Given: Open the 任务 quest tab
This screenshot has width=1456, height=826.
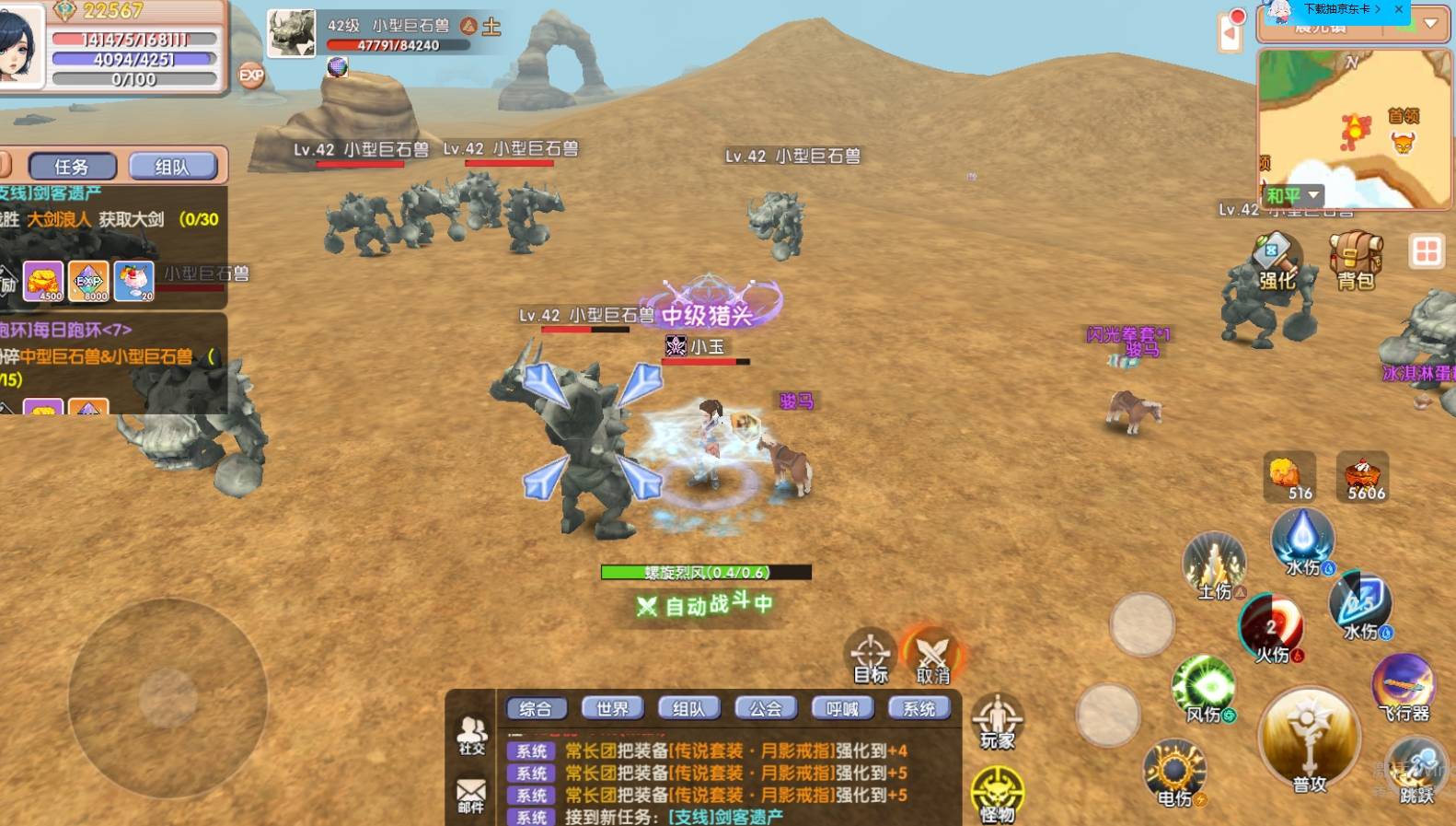Looking at the screenshot, I should click(x=73, y=167).
